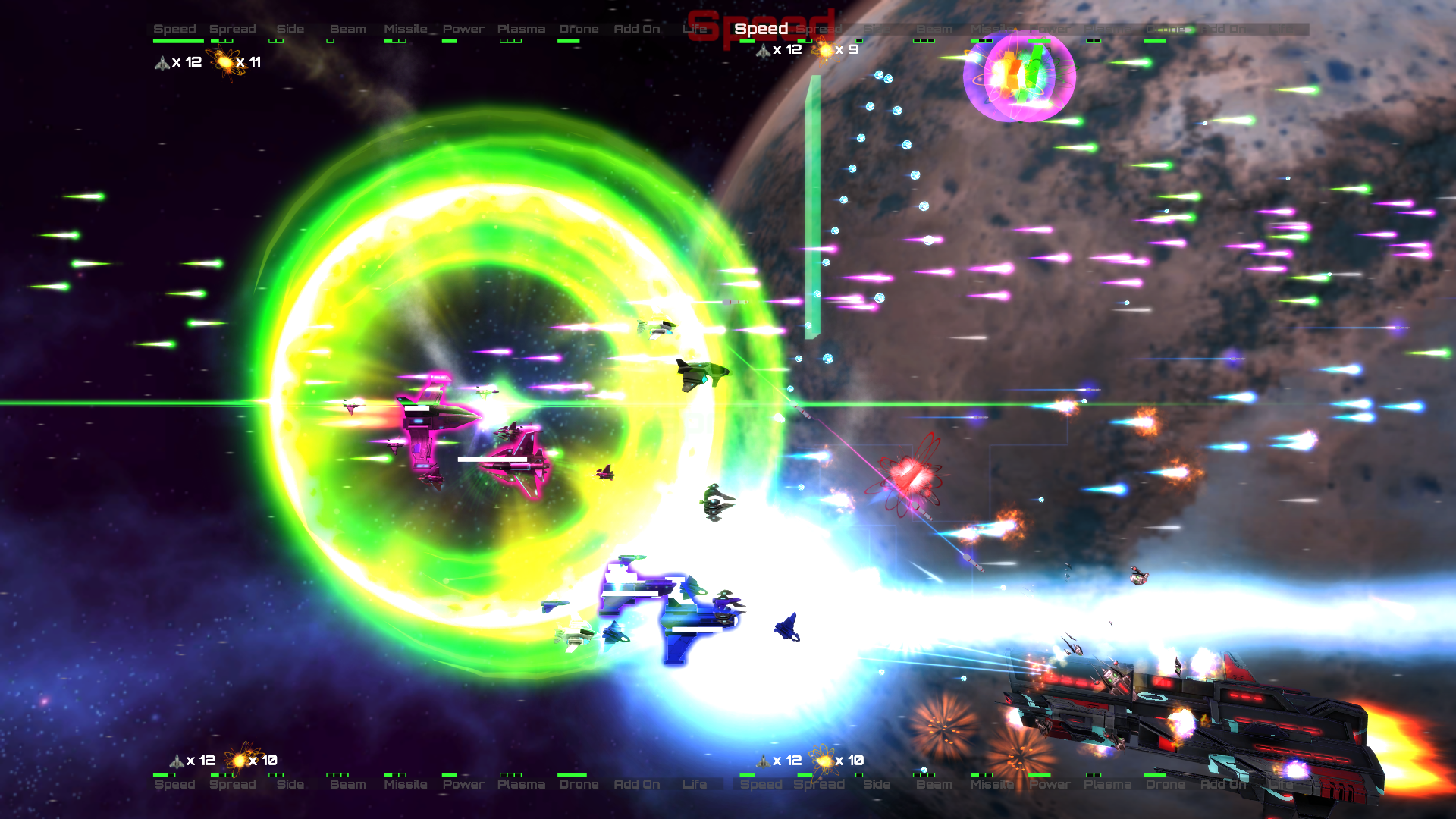Screen dimensions: 1456x819
Task: Select the Speed label in the top HUD
Action: (174, 29)
